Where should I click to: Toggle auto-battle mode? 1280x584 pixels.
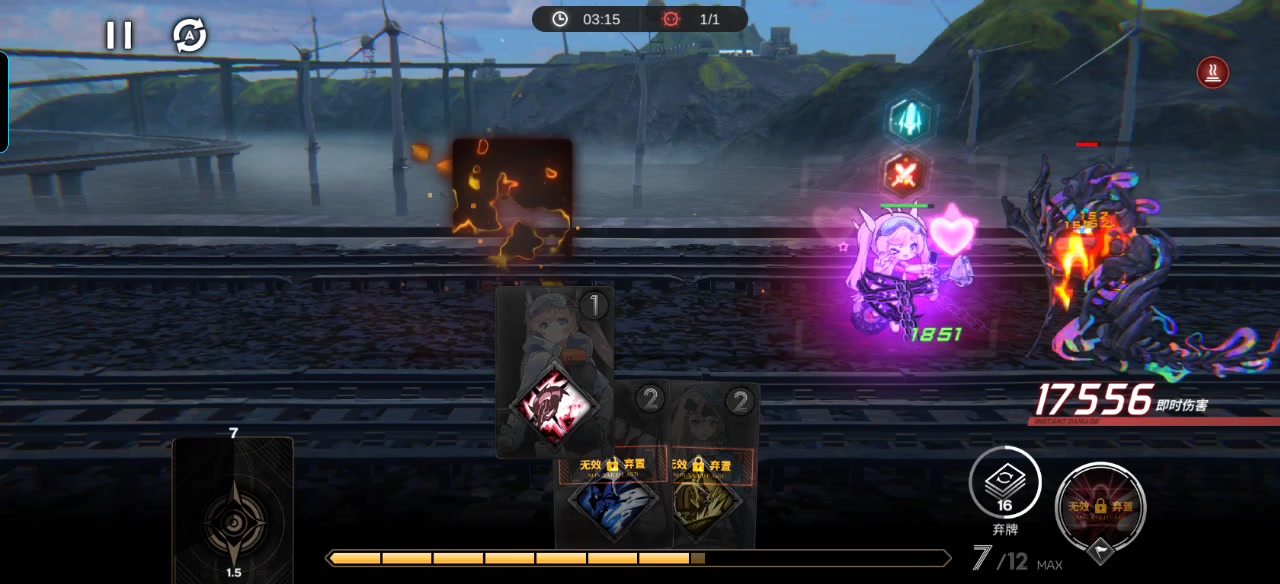(189, 36)
